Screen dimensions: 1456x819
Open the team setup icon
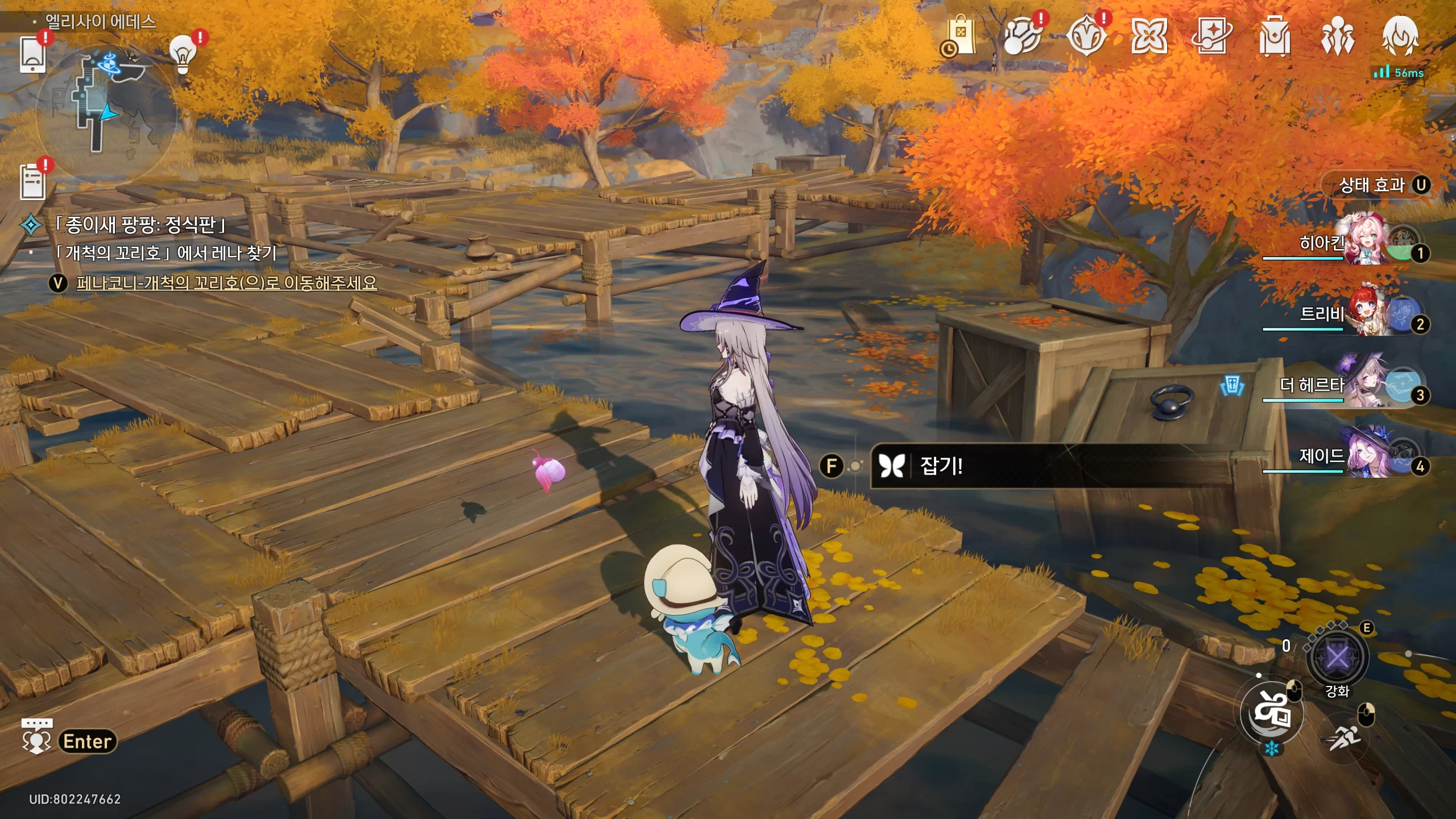1337,36
